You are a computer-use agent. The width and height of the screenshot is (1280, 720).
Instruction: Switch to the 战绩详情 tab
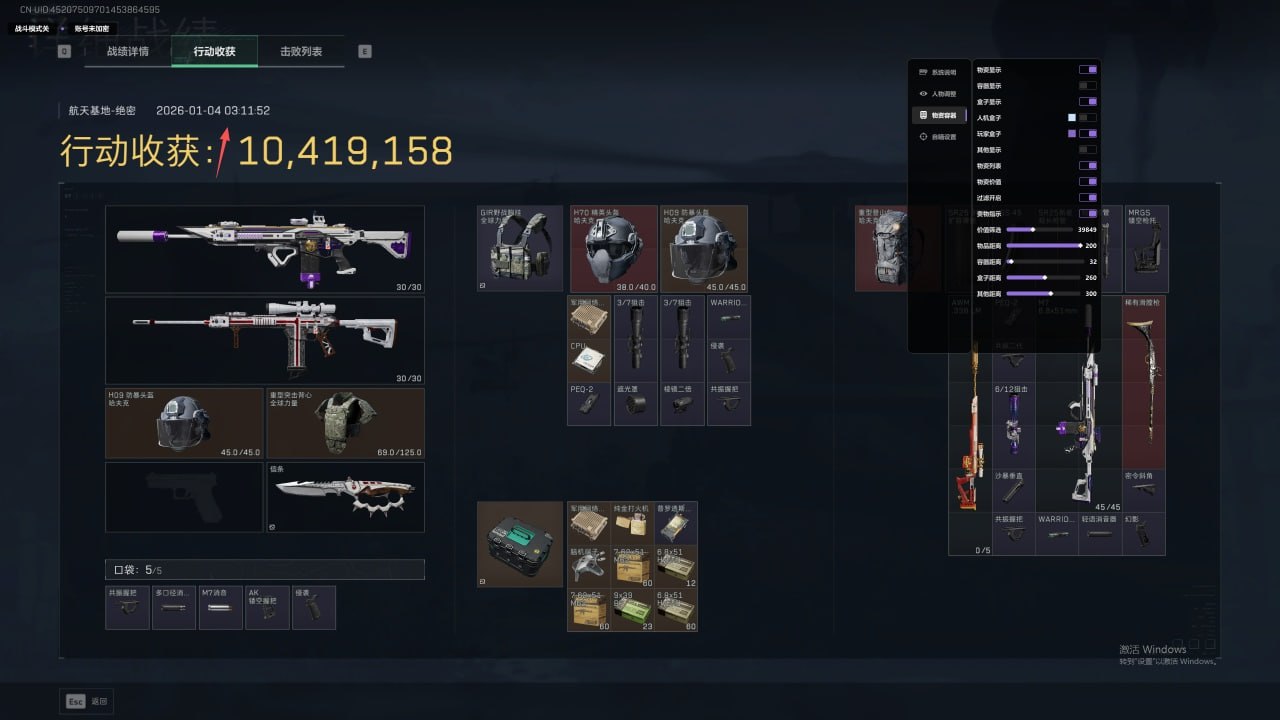tap(128, 51)
